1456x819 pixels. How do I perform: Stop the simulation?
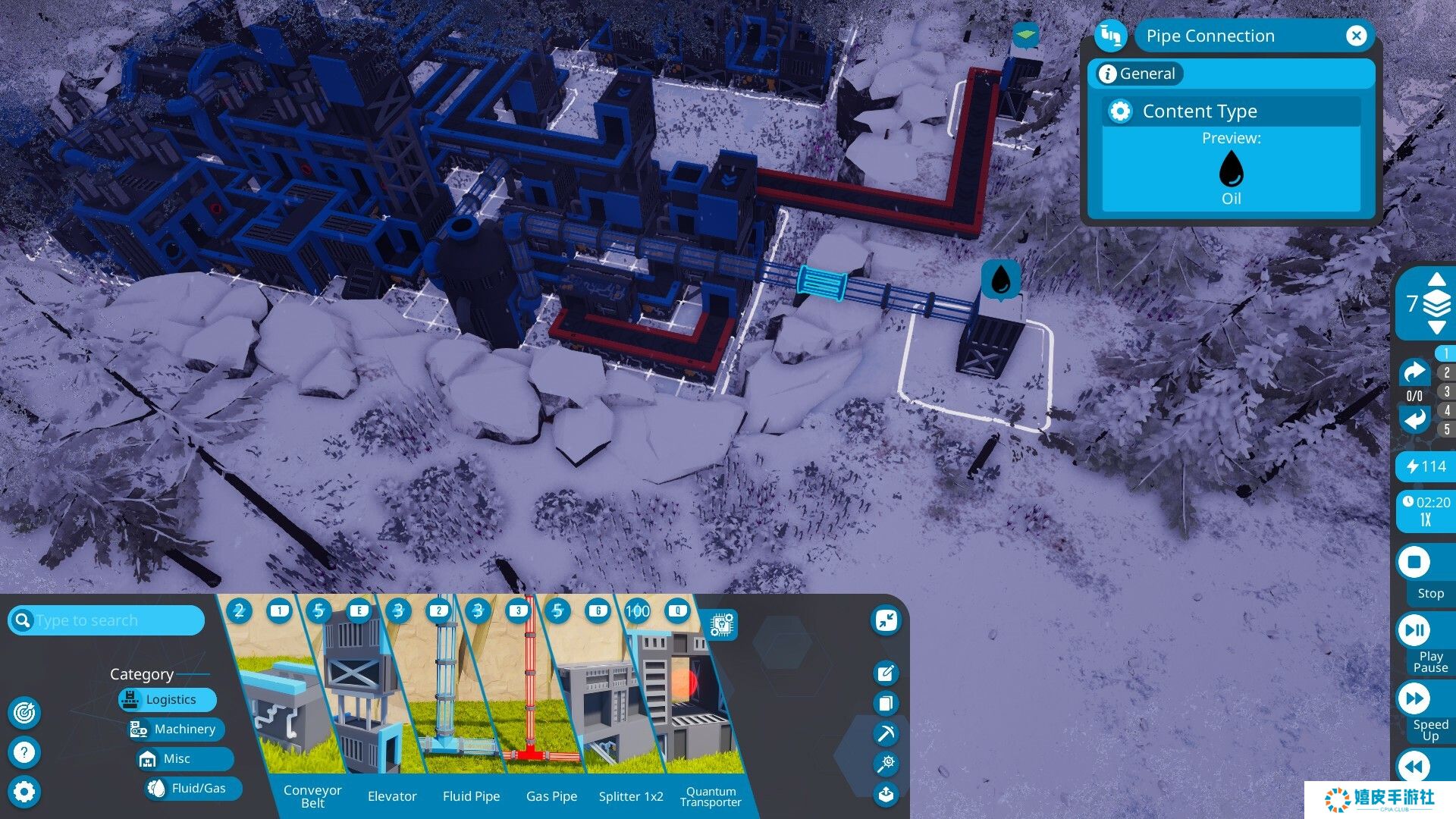click(1414, 563)
